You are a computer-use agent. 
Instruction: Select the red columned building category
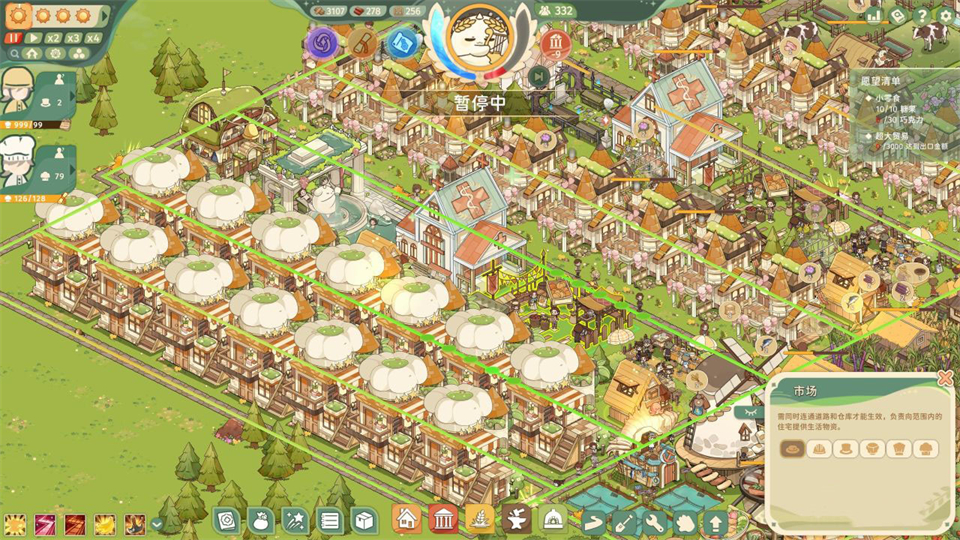point(442,519)
